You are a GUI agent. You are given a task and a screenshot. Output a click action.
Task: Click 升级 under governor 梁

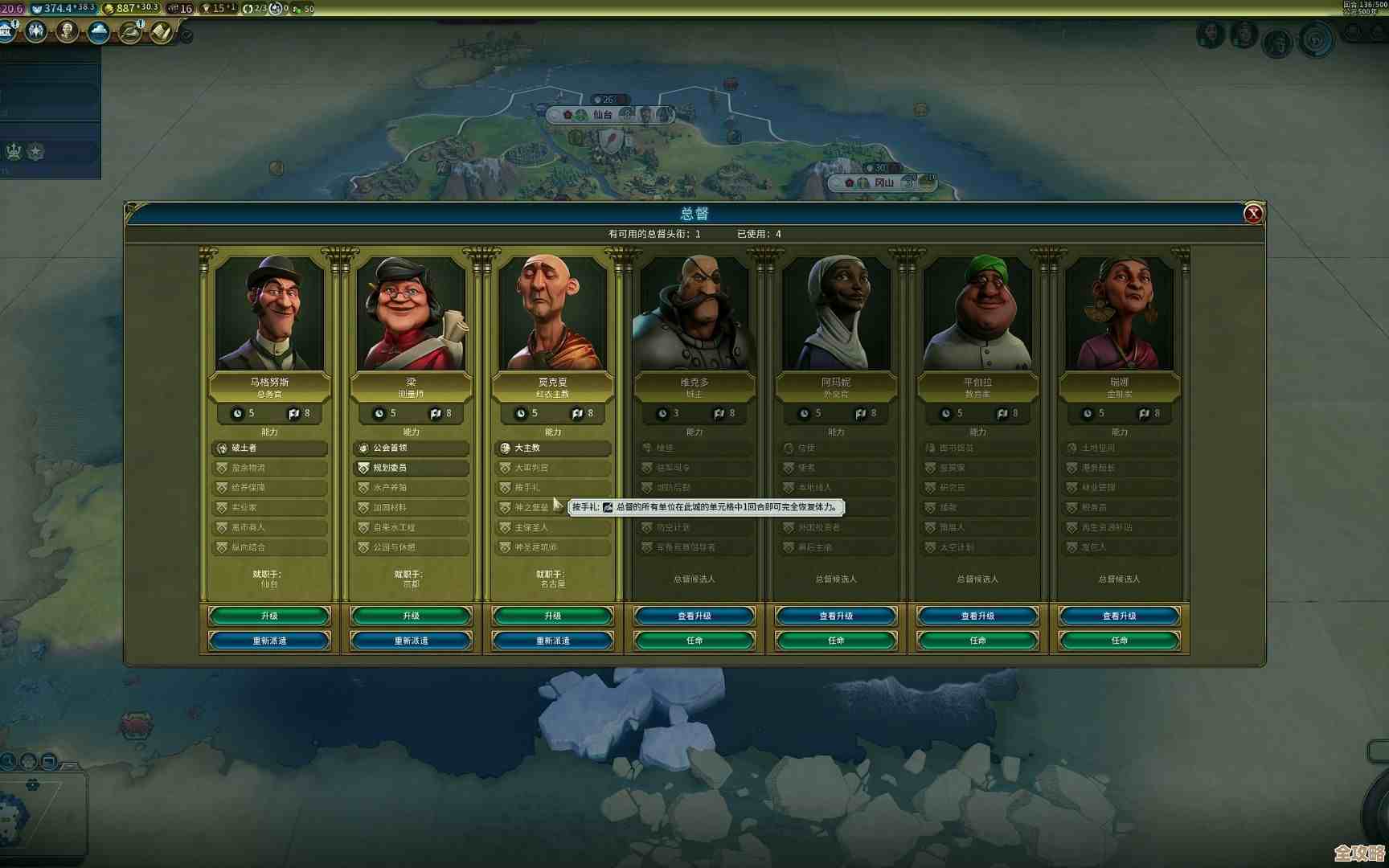[x=411, y=616]
